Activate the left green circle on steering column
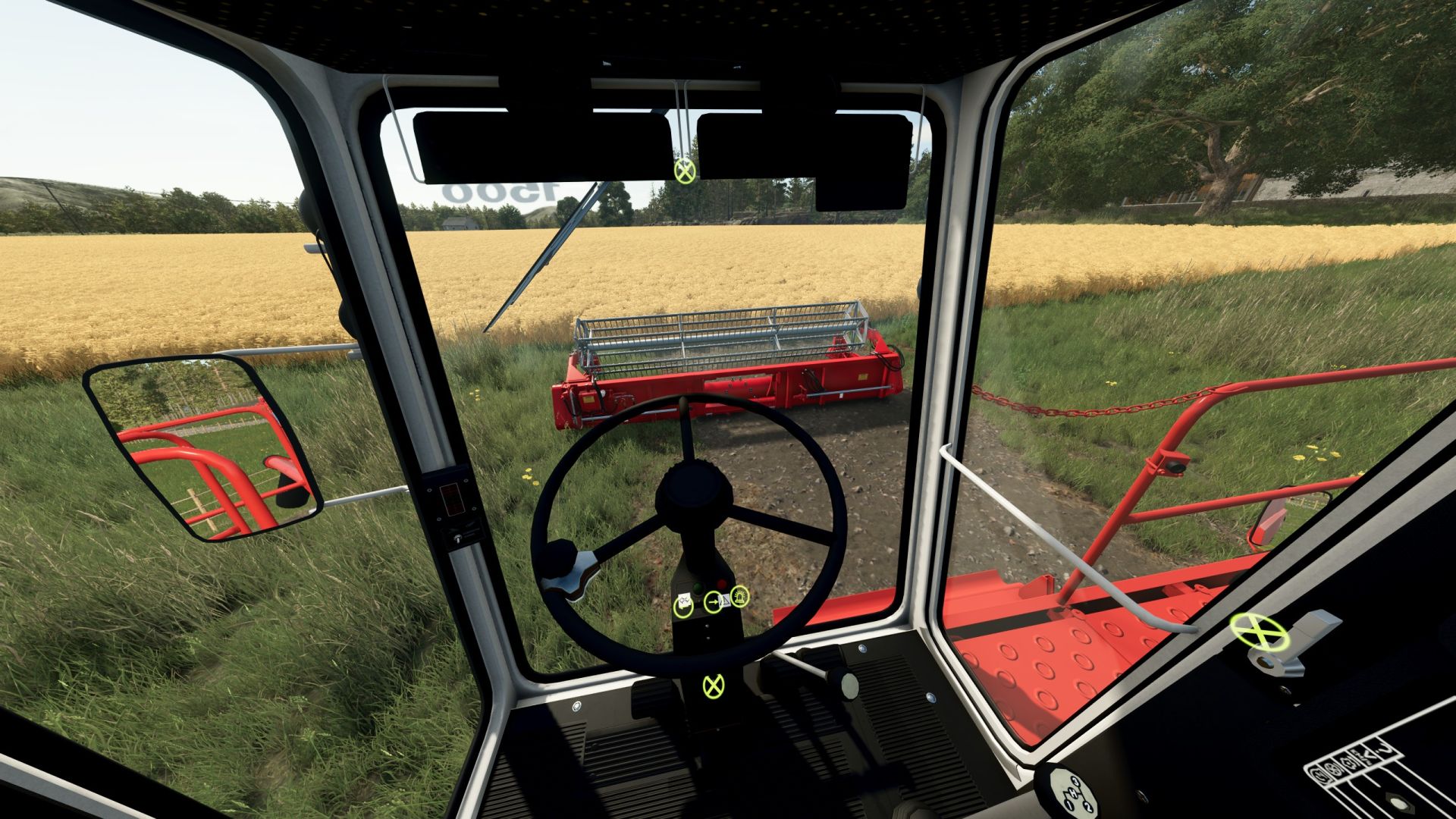Image resolution: width=1456 pixels, height=819 pixels. pyautogui.click(x=683, y=606)
